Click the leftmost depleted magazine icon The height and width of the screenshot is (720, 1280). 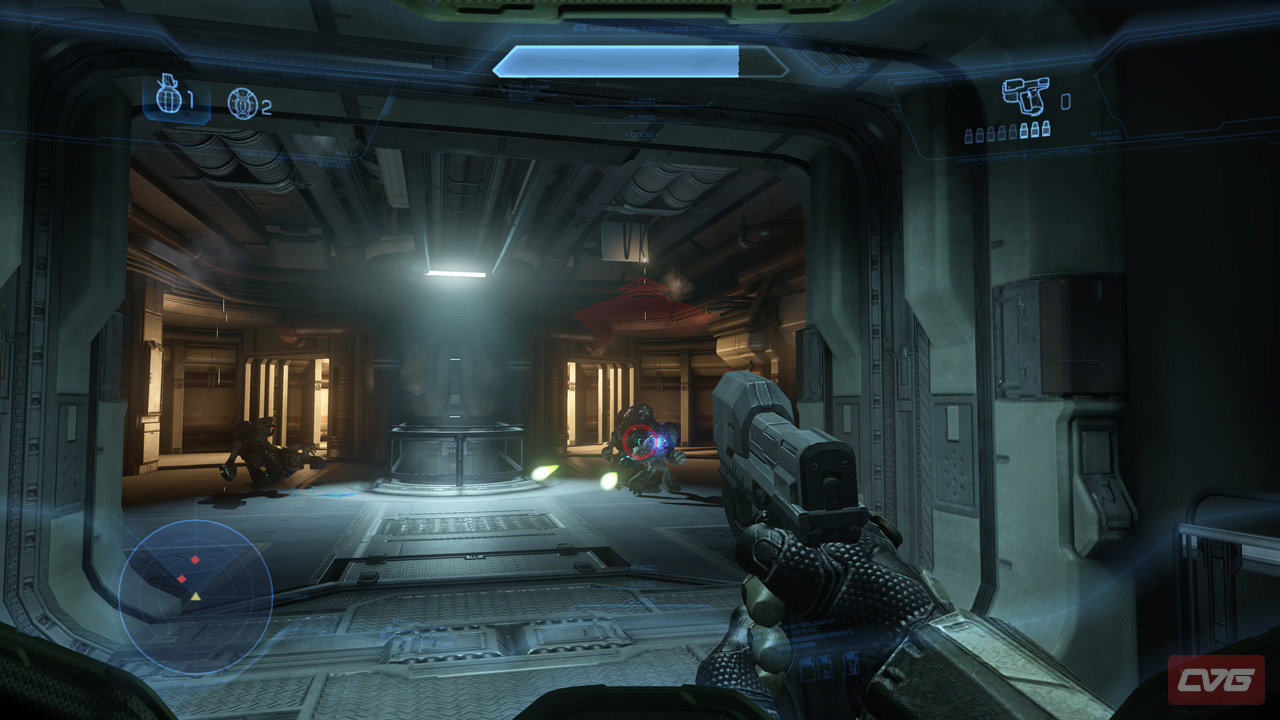pyautogui.click(x=968, y=134)
